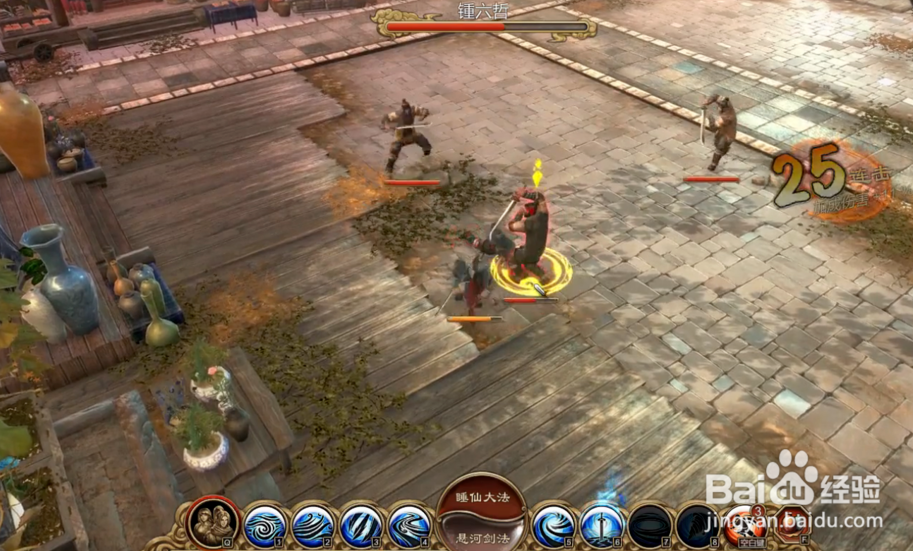913x551 pixels.
Task: Activate the swirl skill in slot 1
Action: pos(264,524)
